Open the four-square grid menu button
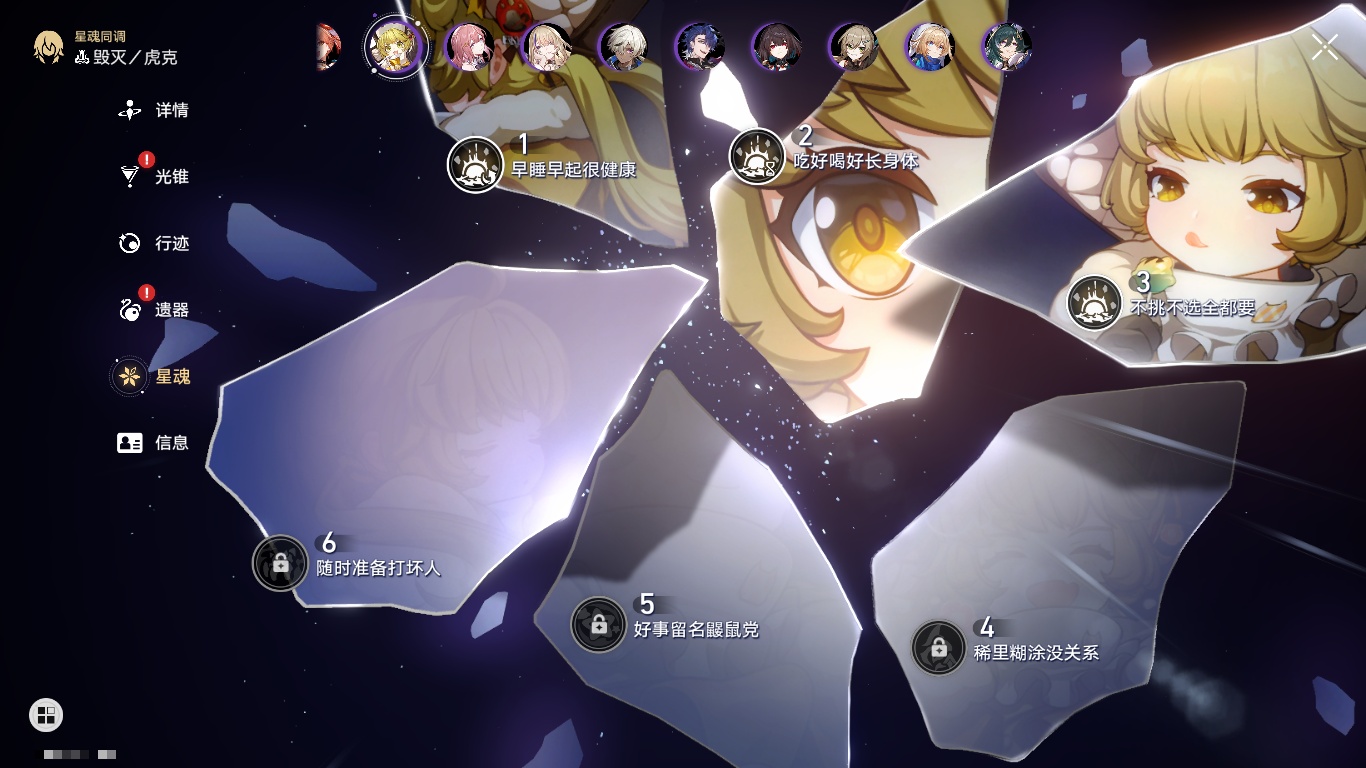Viewport: 1366px width, 768px height. (x=46, y=714)
